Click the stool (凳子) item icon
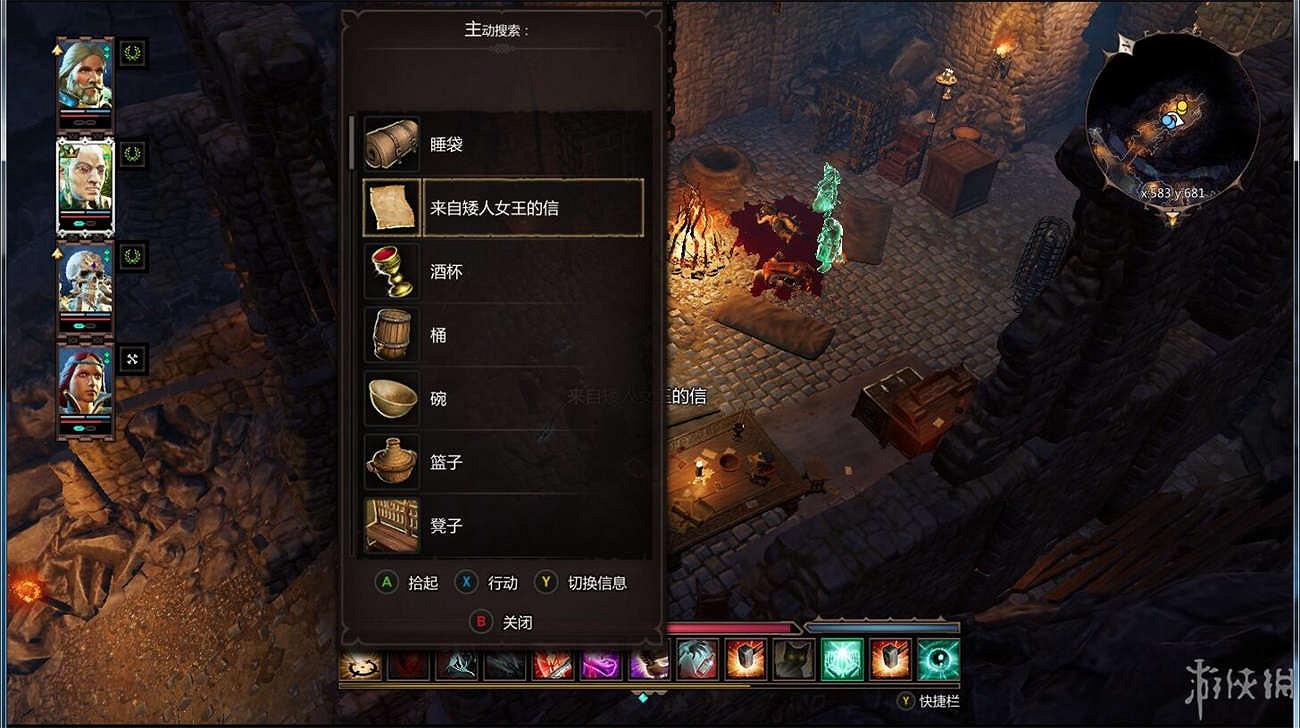Image resolution: width=1300 pixels, height=728 pixels. coord(391,525)
